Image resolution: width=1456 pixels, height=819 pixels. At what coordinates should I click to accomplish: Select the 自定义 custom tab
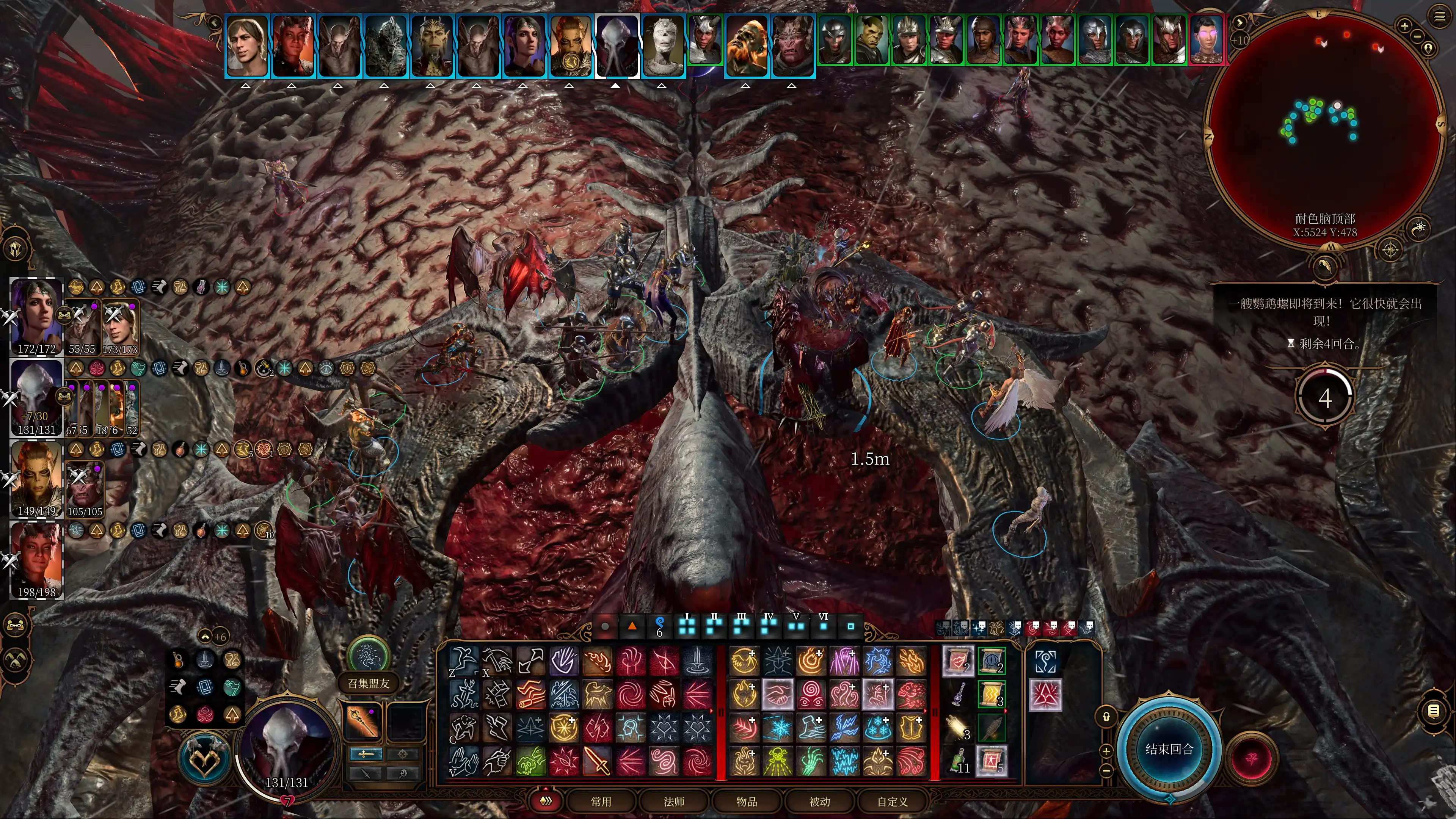click(893, 802)
